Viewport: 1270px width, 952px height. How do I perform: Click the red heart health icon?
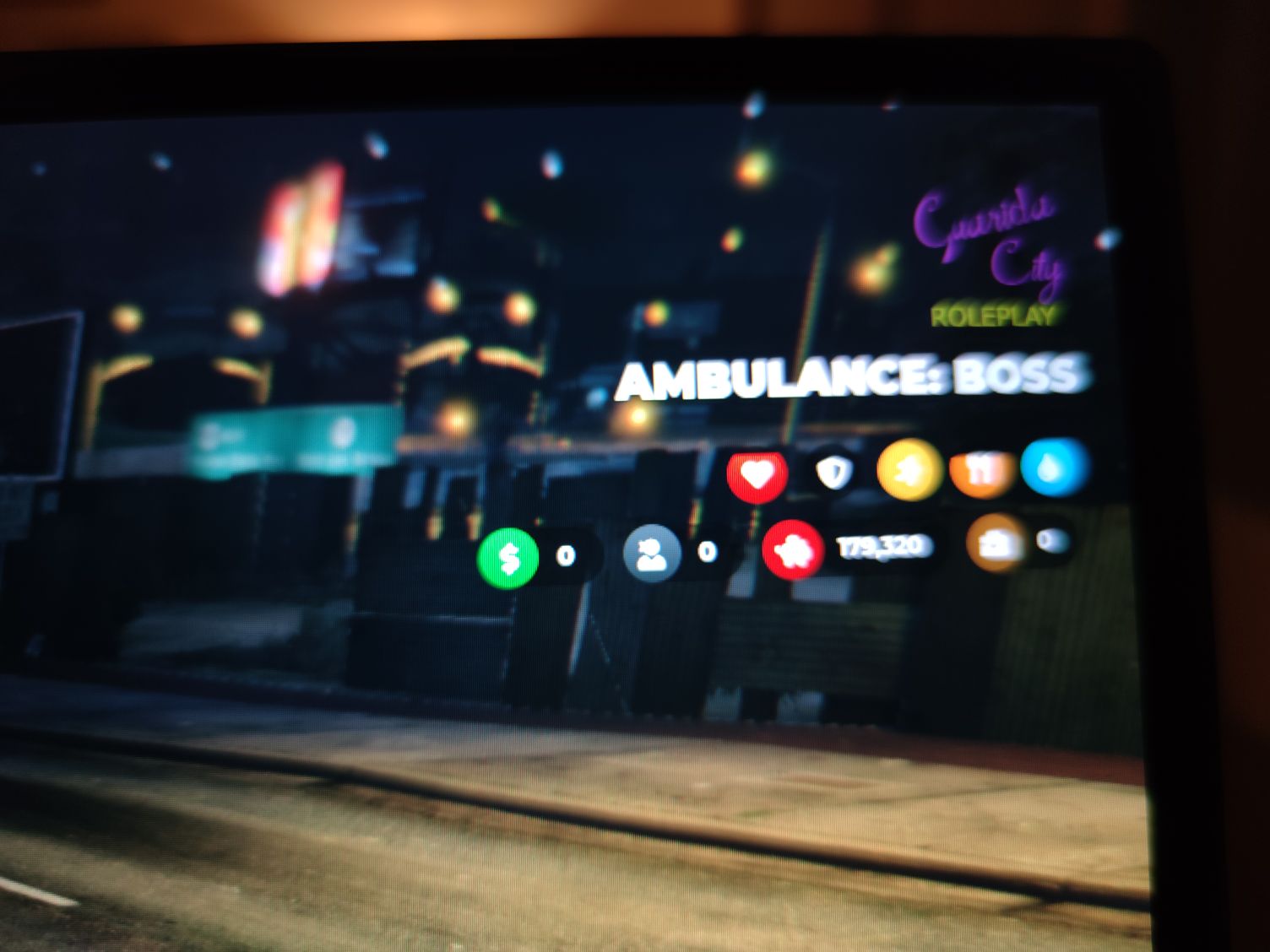[x=757, y=474]
